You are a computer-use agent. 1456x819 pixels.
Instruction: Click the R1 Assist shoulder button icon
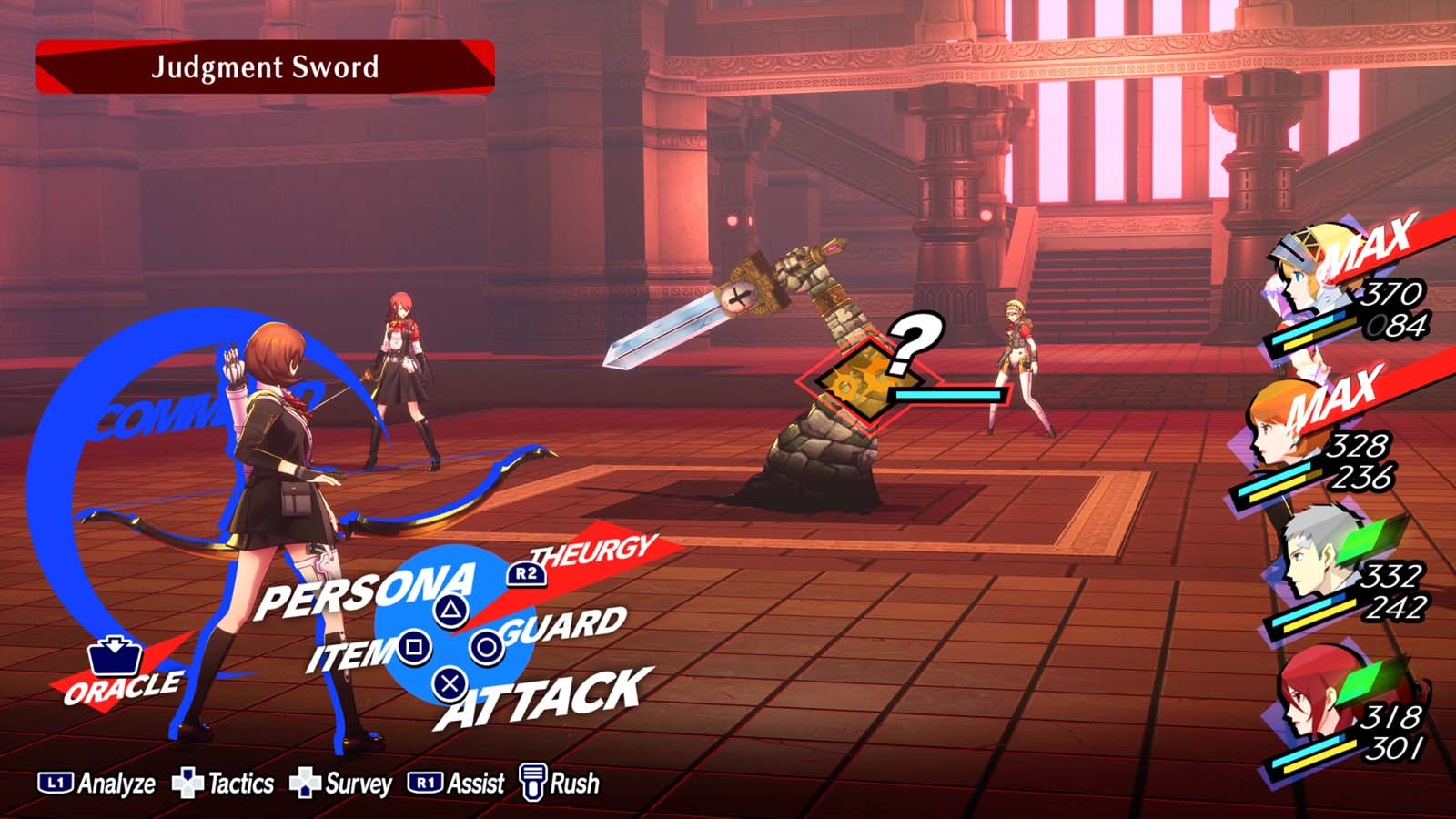(x=424, y=782)
